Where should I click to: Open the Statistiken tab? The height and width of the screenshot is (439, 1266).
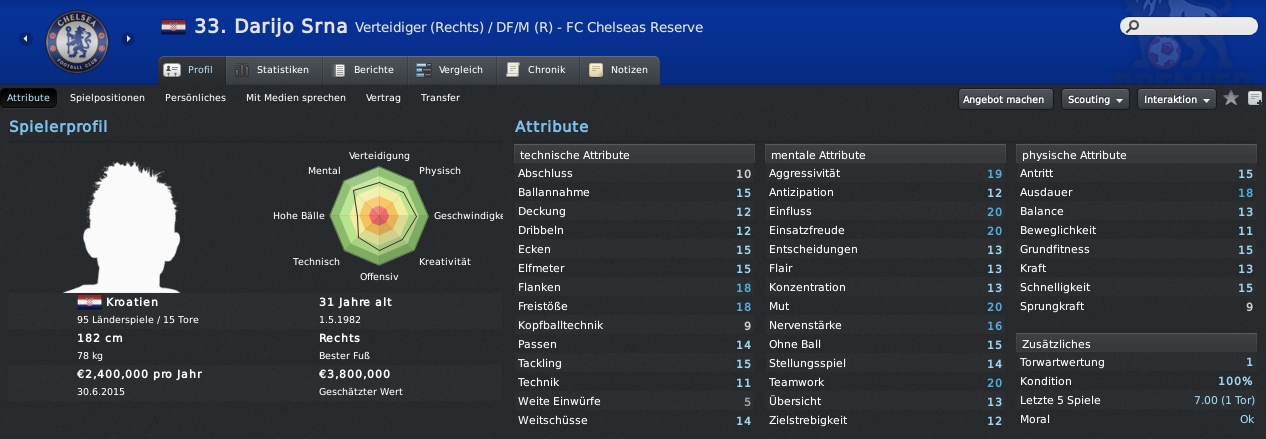[x=273, y=70]
